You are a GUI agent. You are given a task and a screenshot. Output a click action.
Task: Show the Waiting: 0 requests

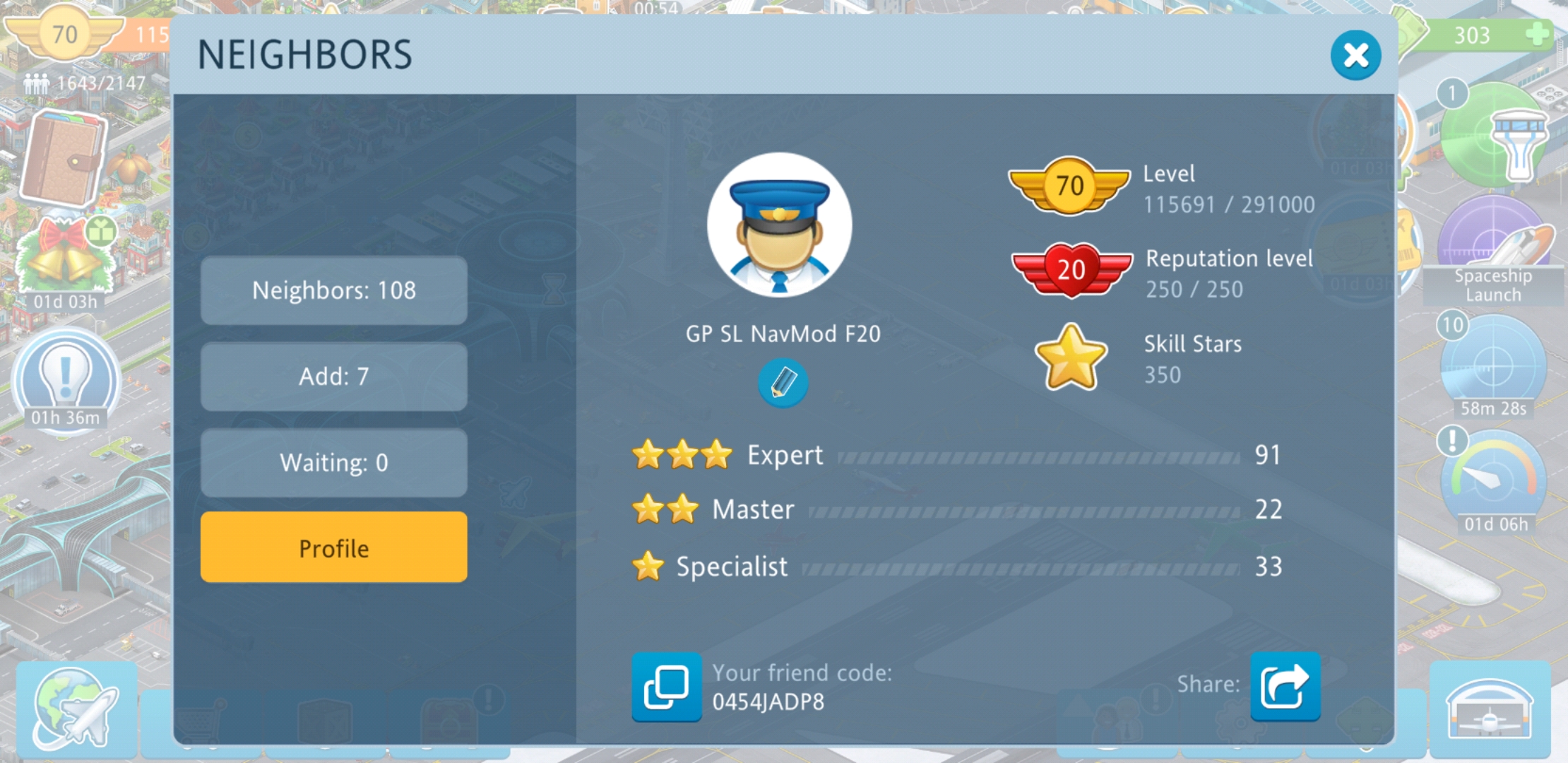point(333,463)
